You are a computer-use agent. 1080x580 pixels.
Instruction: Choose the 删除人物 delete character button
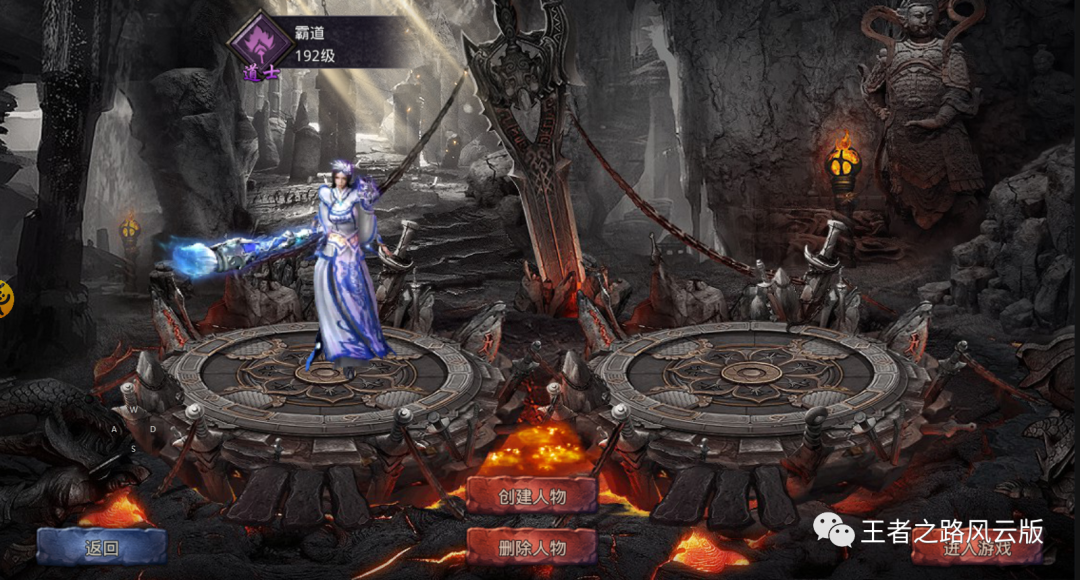pos(531,547)
